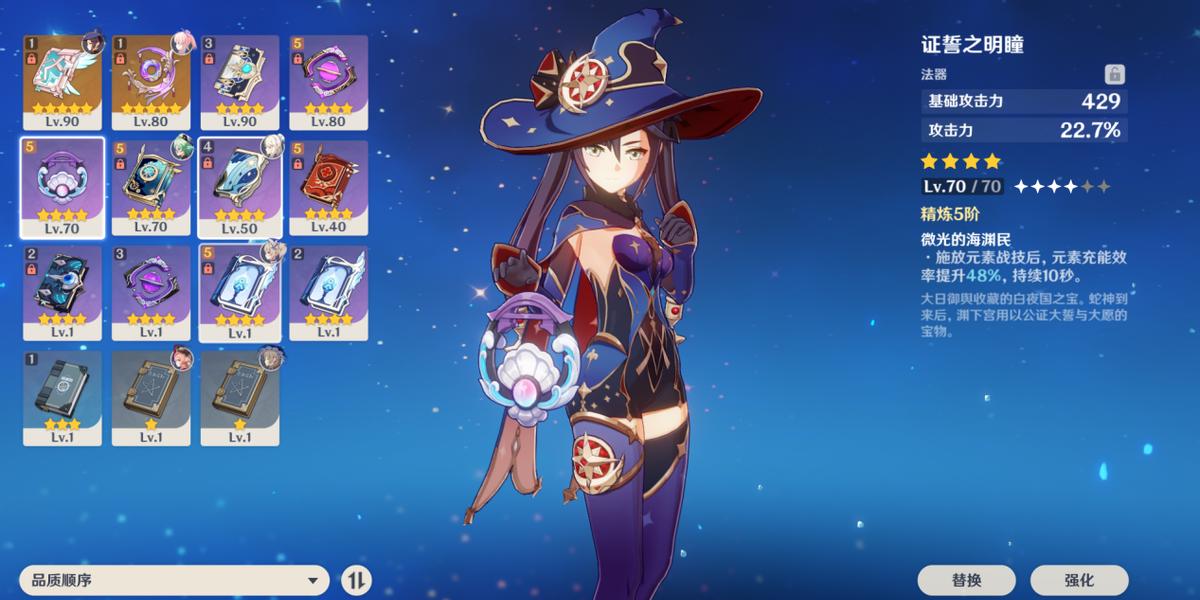
Task: Open weapon enhancement with 强化 button
Action: coord(1079,580)
